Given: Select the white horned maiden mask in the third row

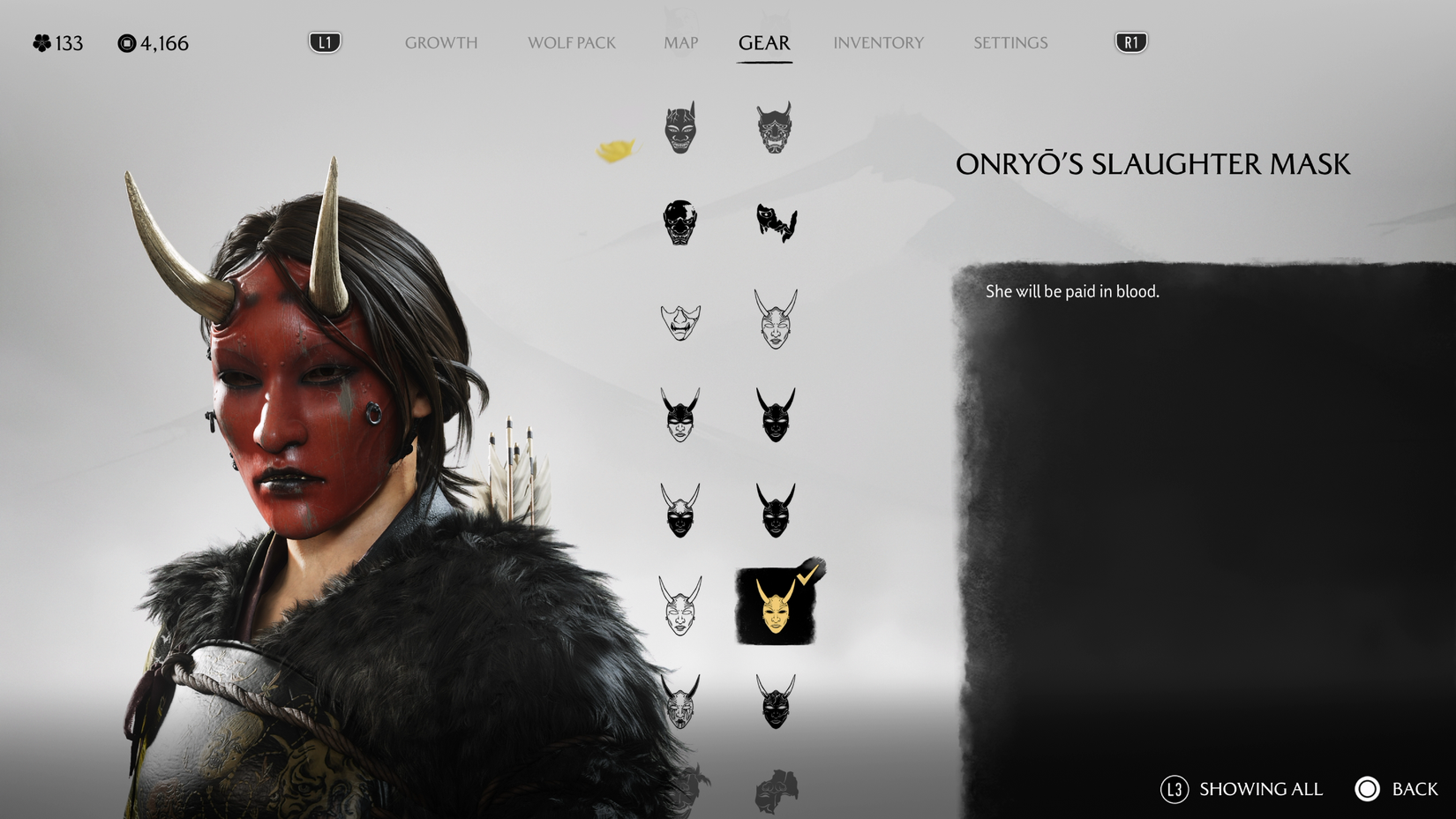Looking at the screenshot, I should pos(777,319).
